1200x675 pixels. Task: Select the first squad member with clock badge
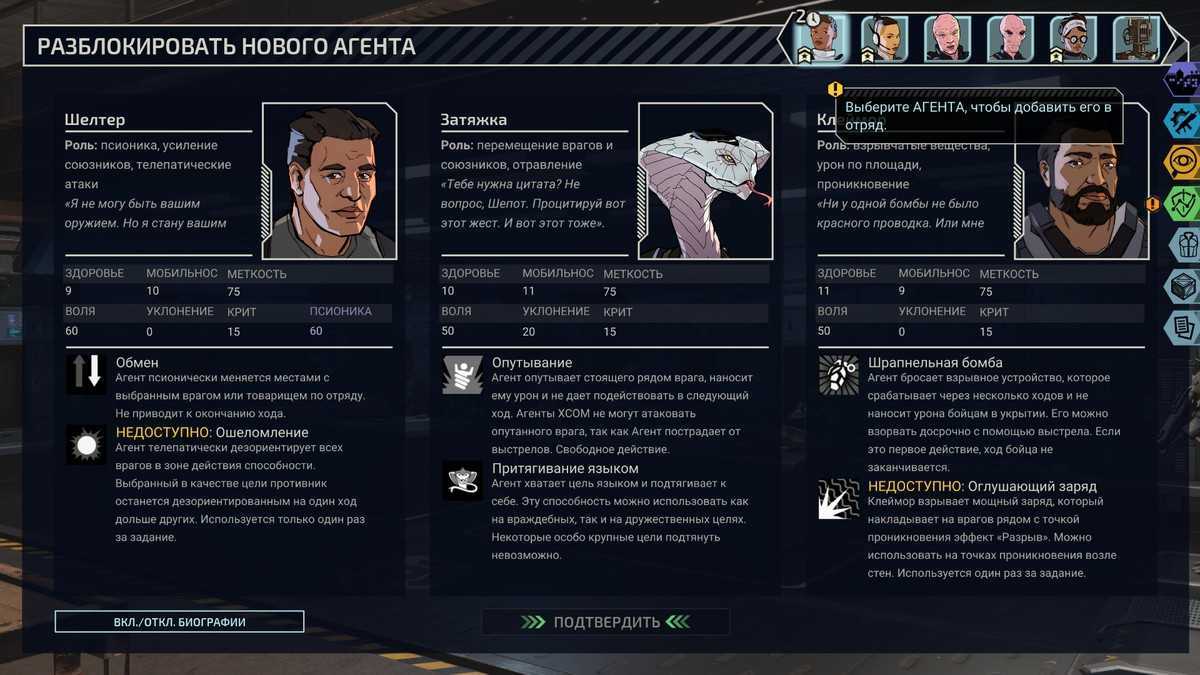point(820,39)
